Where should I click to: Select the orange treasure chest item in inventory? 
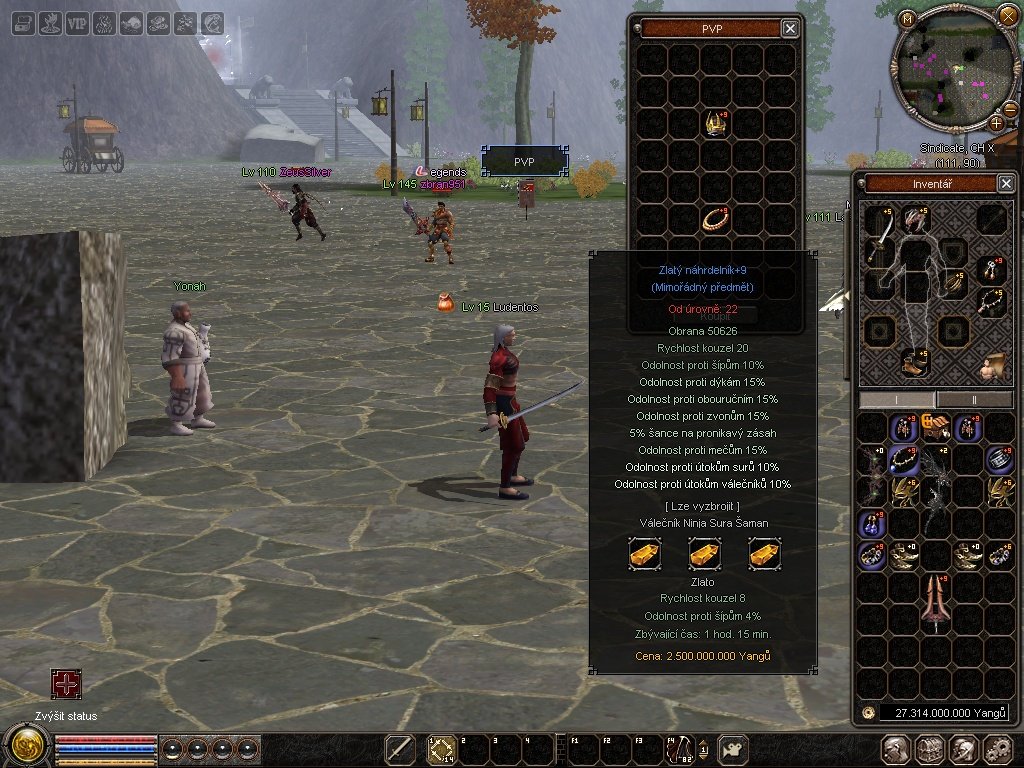click(935, 427)
